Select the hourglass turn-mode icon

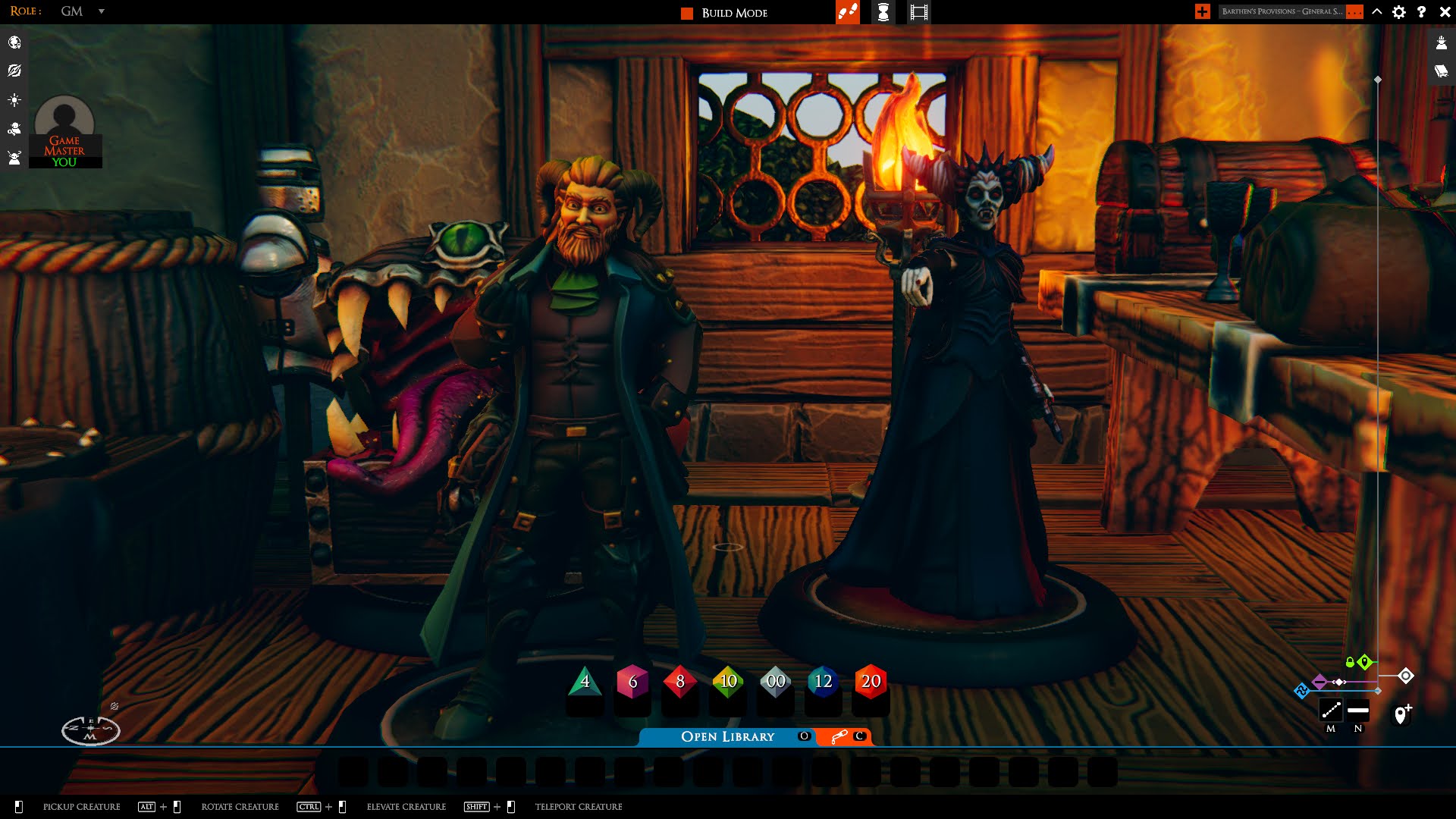click(883, 12)
